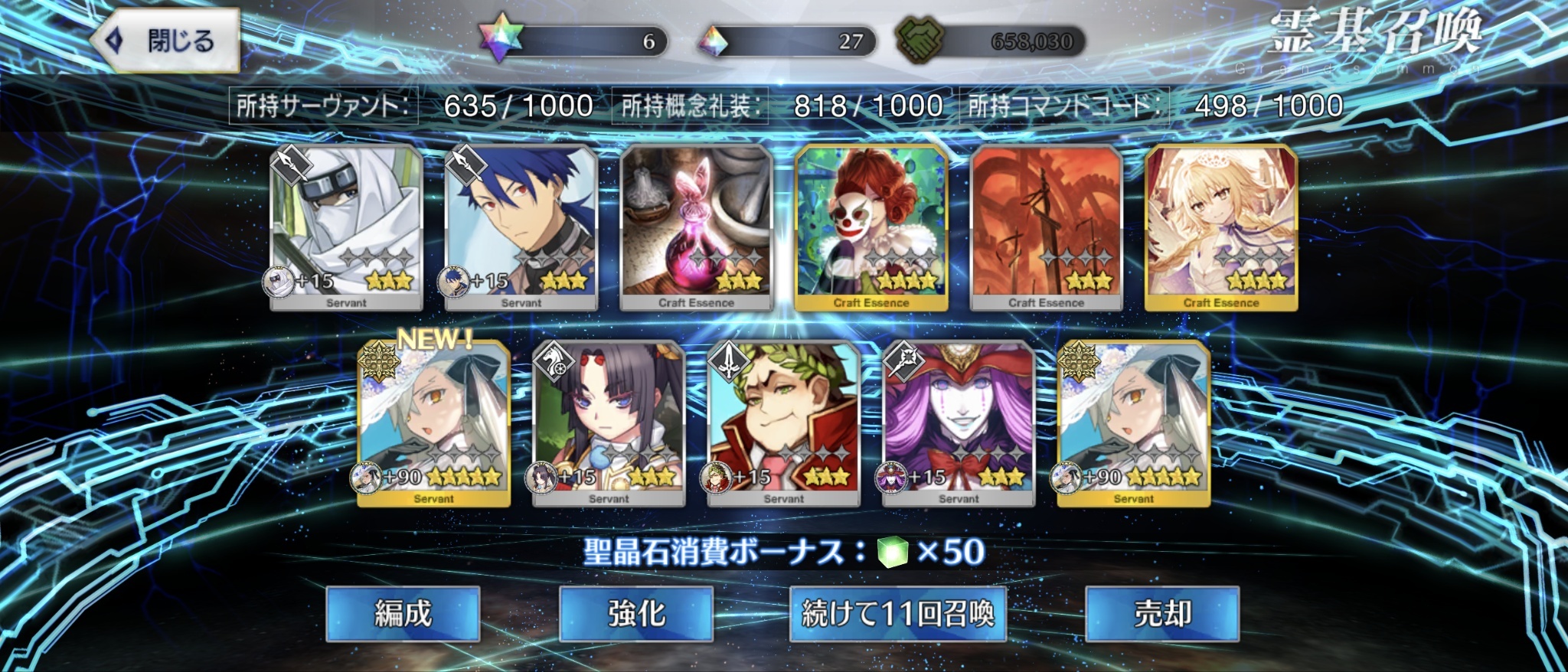This screenshot has height=672, width=1568.
Task: Select the clown mask craft essence card
Action: (x=871, y=227)
